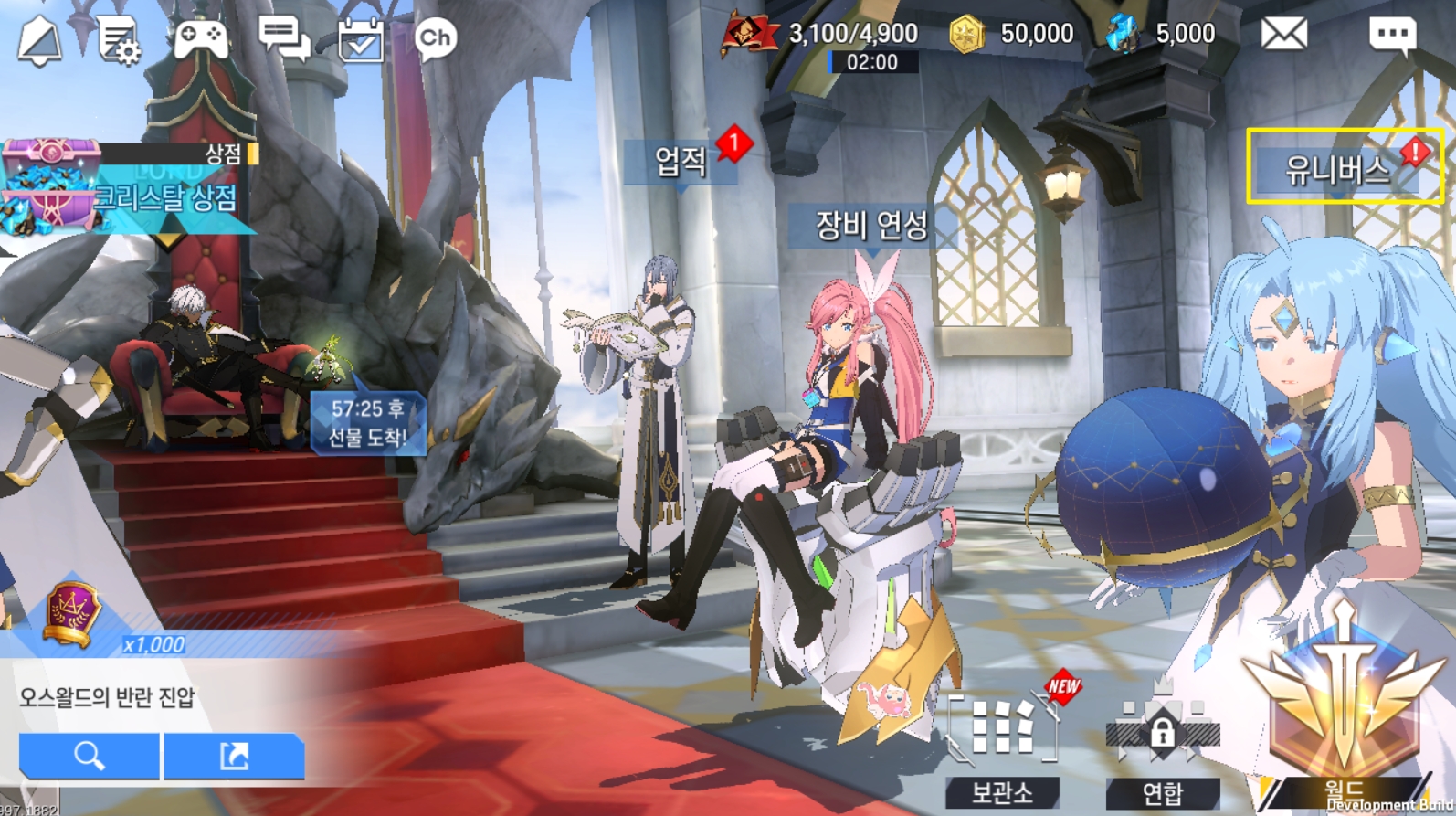Viewport: 1456px width, 816px height.
Task: Click the blue share arrow button
Action: coord(234,756)
